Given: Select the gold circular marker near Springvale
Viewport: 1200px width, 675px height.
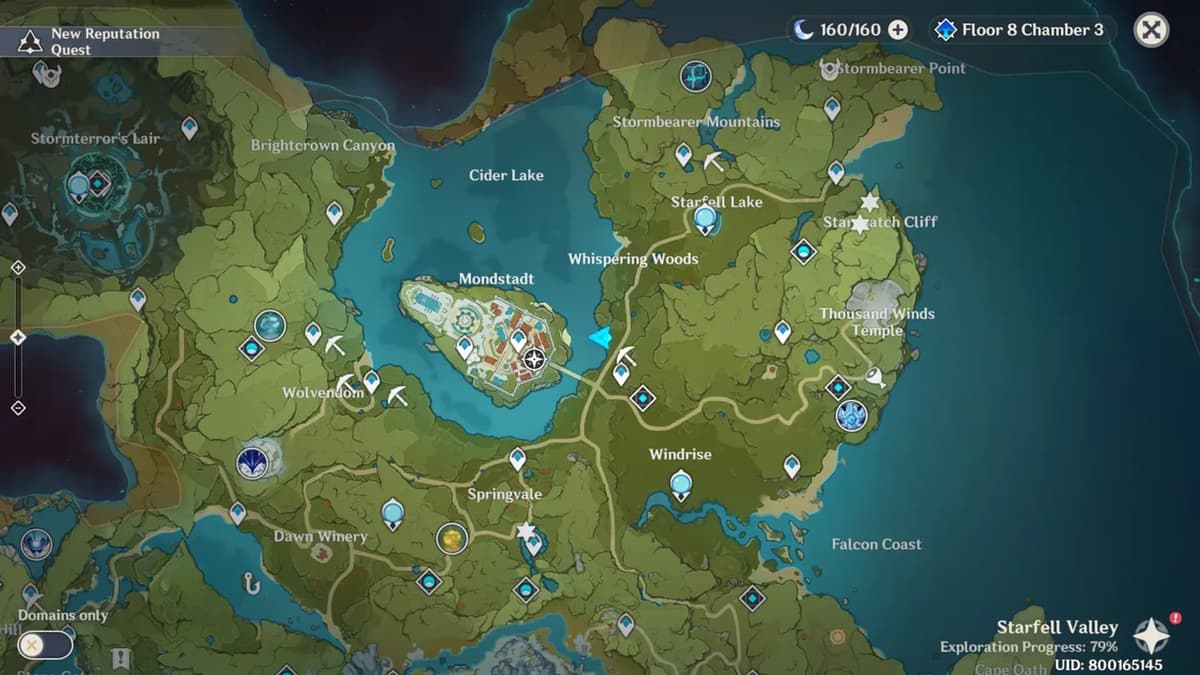Looking at the screenshot, I should 452,539.
